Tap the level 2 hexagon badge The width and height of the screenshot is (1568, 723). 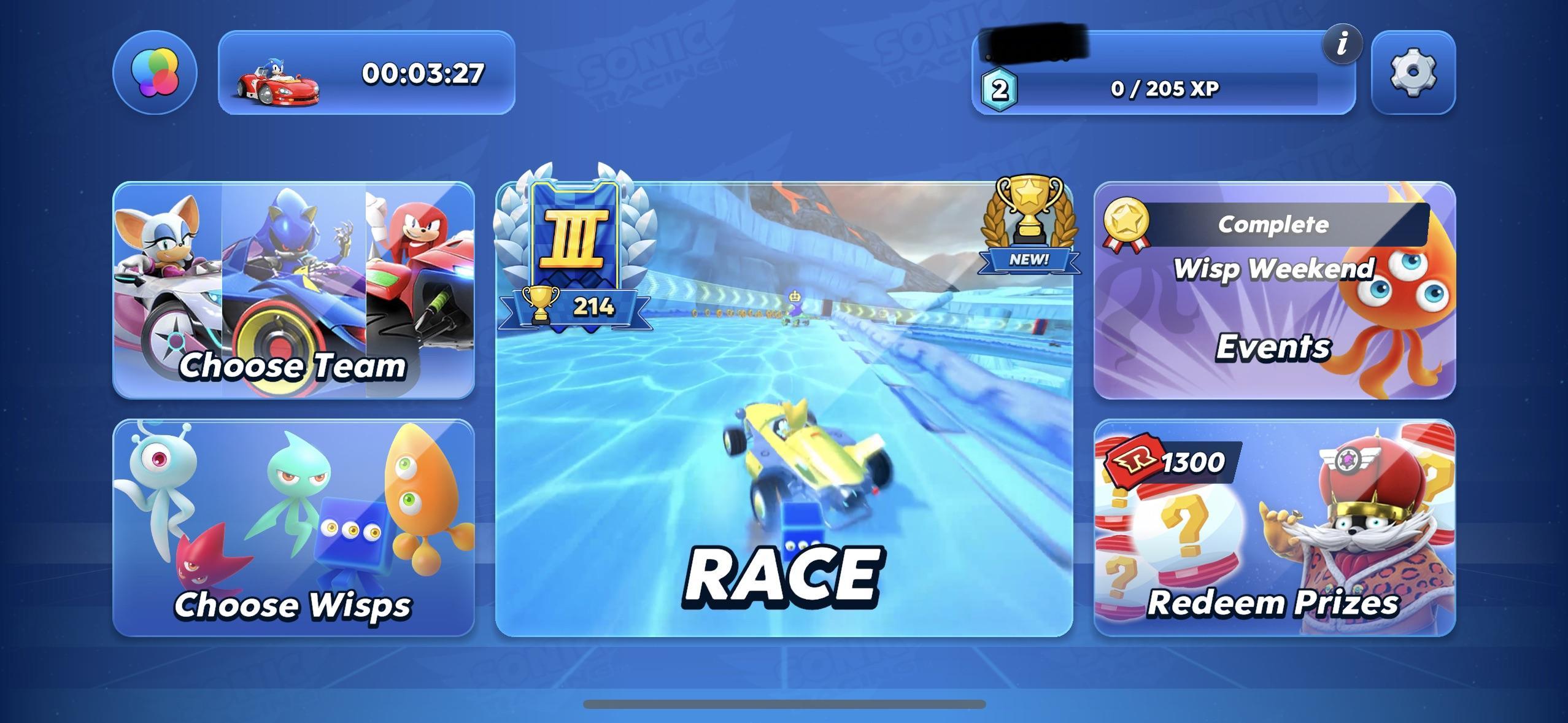[1000, 91]
